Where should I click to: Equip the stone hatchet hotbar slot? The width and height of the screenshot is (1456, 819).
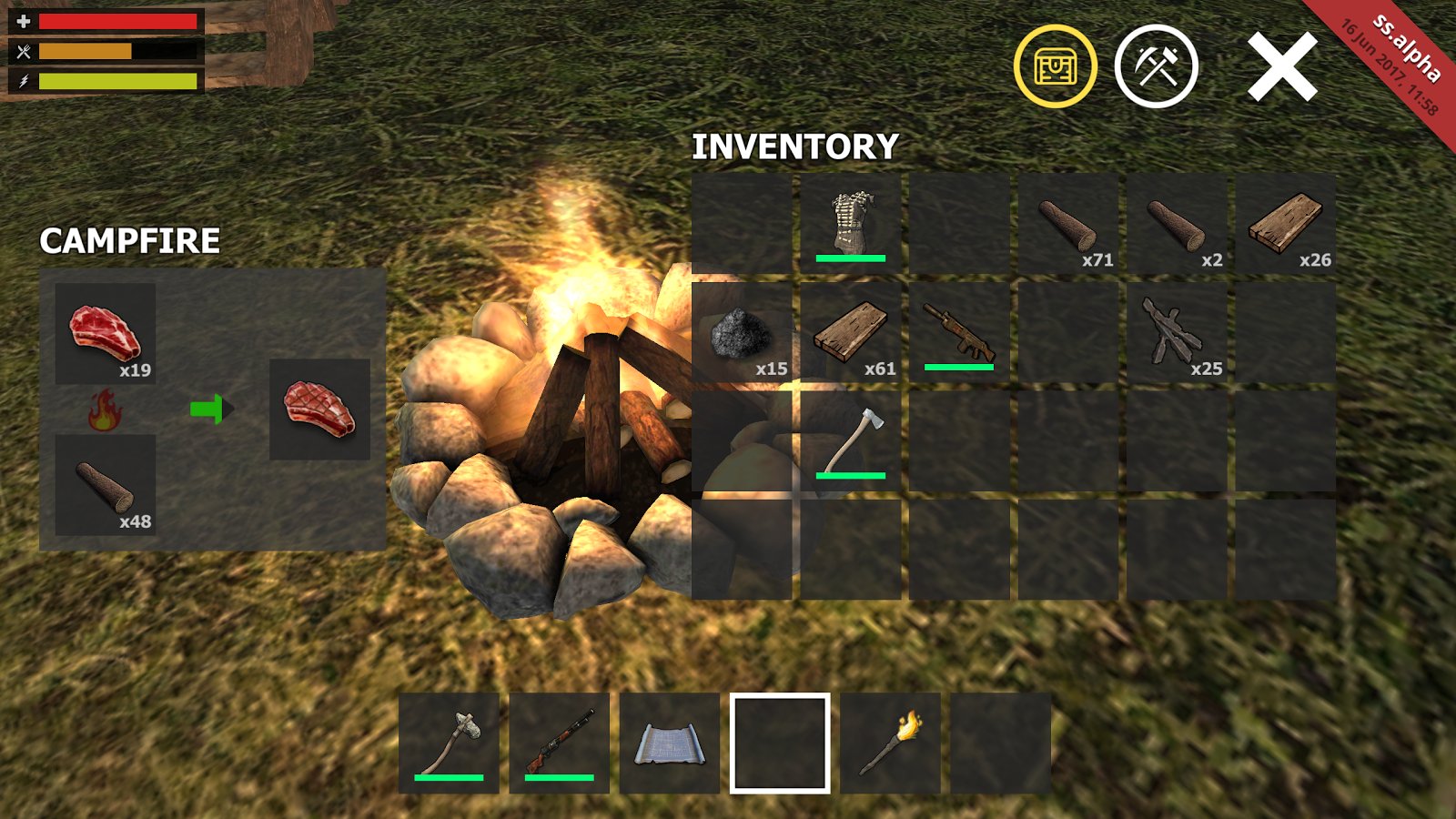pos(449,743)
